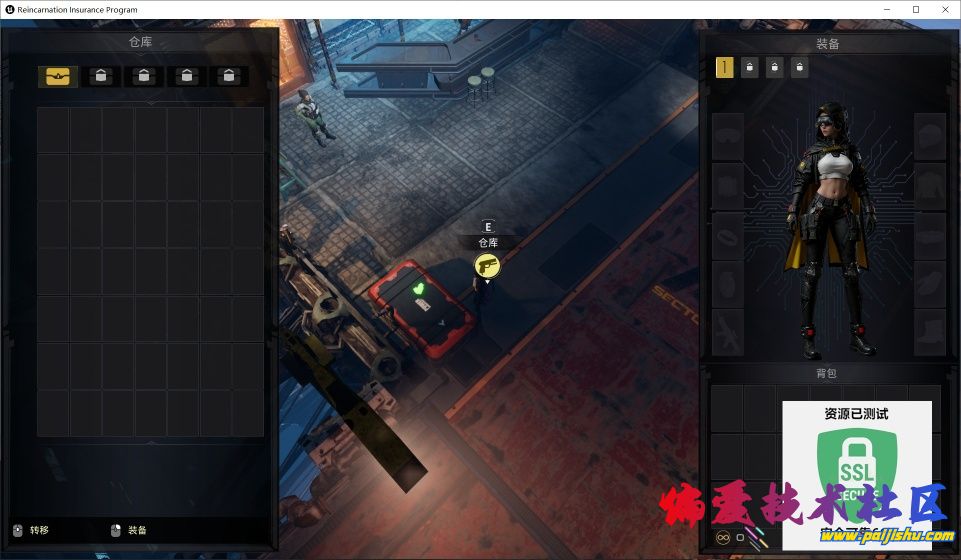Close the game window
The image size is (961, 560).
click(943, 9)
